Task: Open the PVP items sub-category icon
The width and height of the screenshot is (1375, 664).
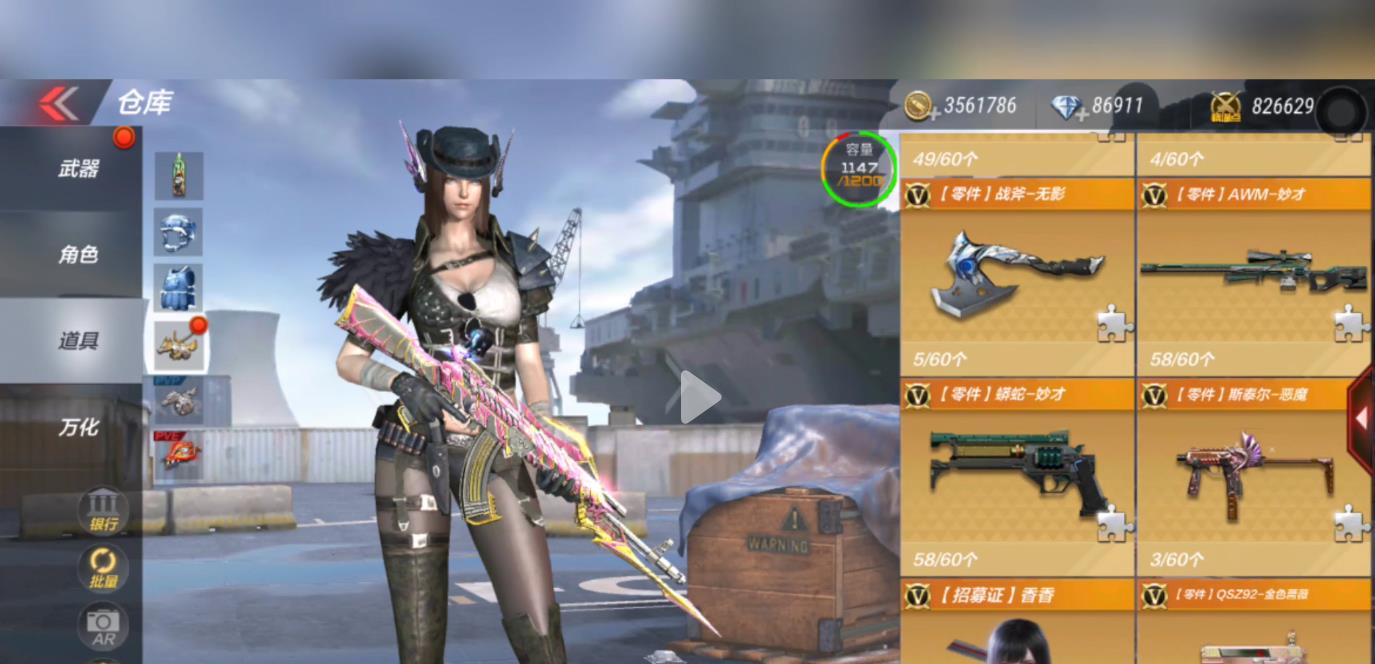Action: pyautogui.click(x=179, y=400)
